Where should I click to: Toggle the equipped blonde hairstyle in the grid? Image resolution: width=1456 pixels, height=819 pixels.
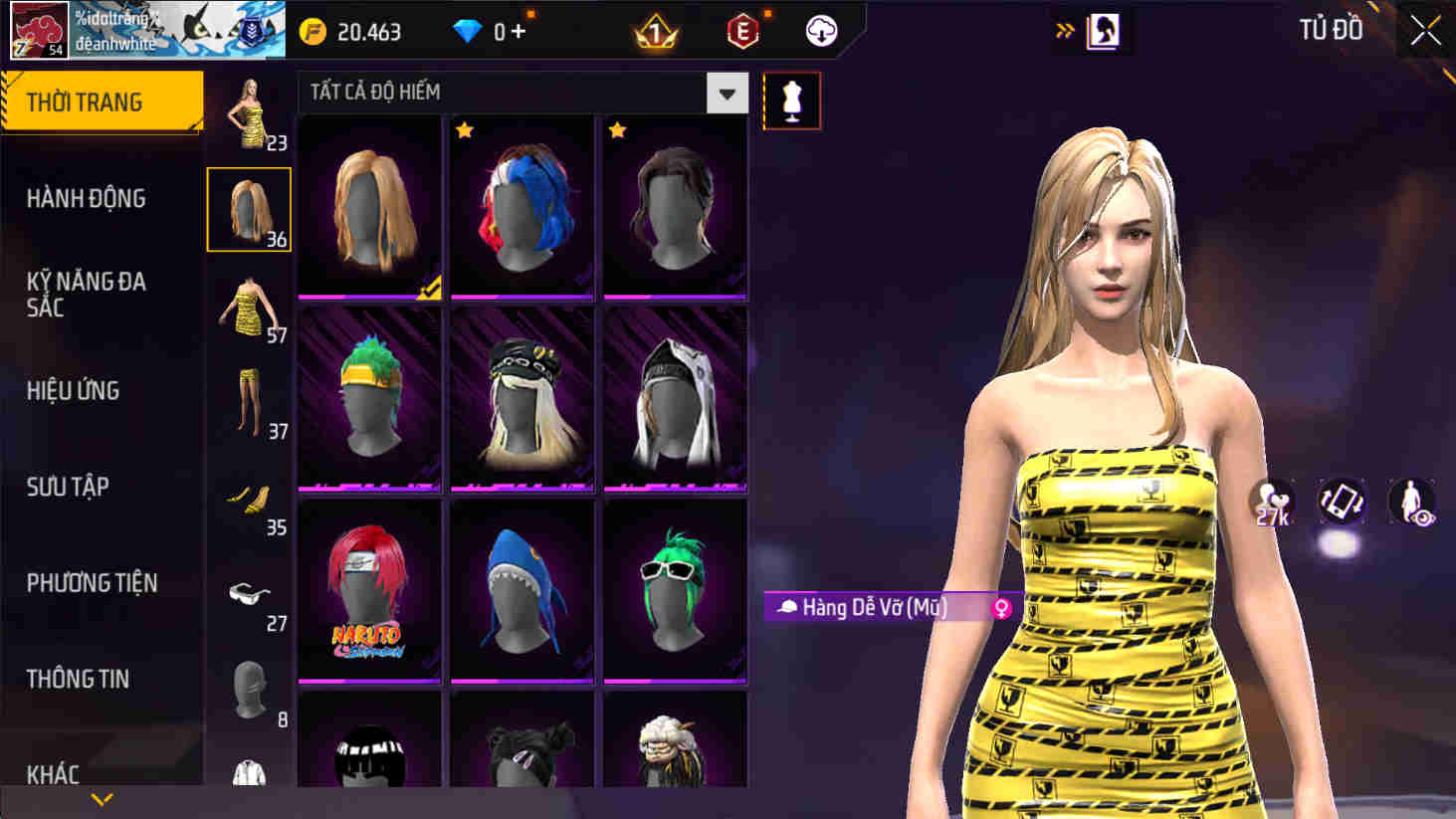(x=369, y=207)
